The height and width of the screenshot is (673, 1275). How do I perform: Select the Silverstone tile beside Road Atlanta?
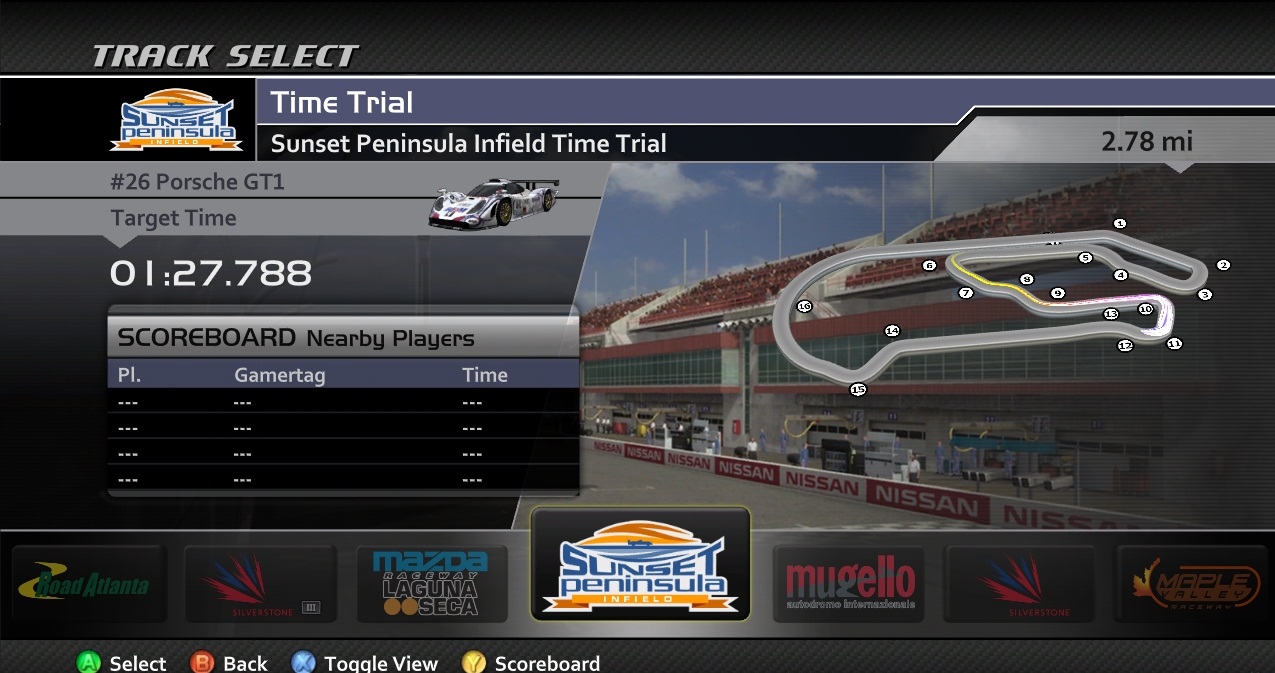coord(257,584)
